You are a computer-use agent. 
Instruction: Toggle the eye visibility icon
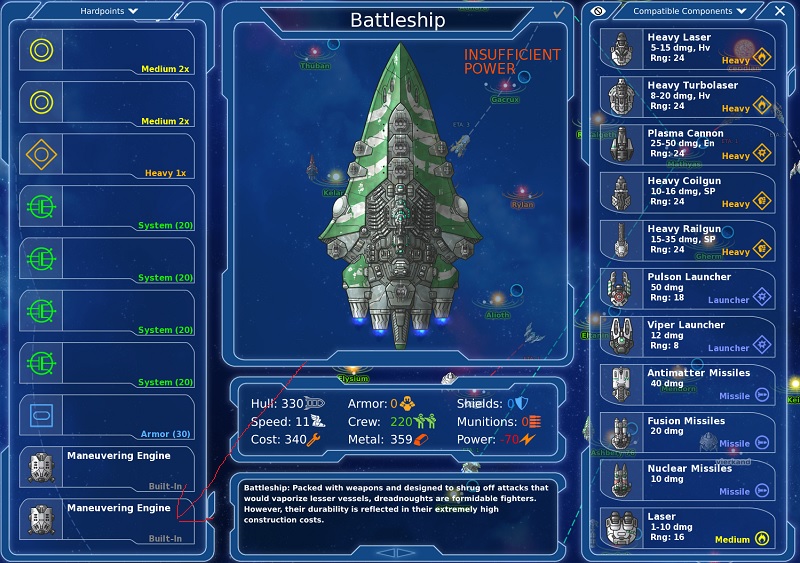600,11
